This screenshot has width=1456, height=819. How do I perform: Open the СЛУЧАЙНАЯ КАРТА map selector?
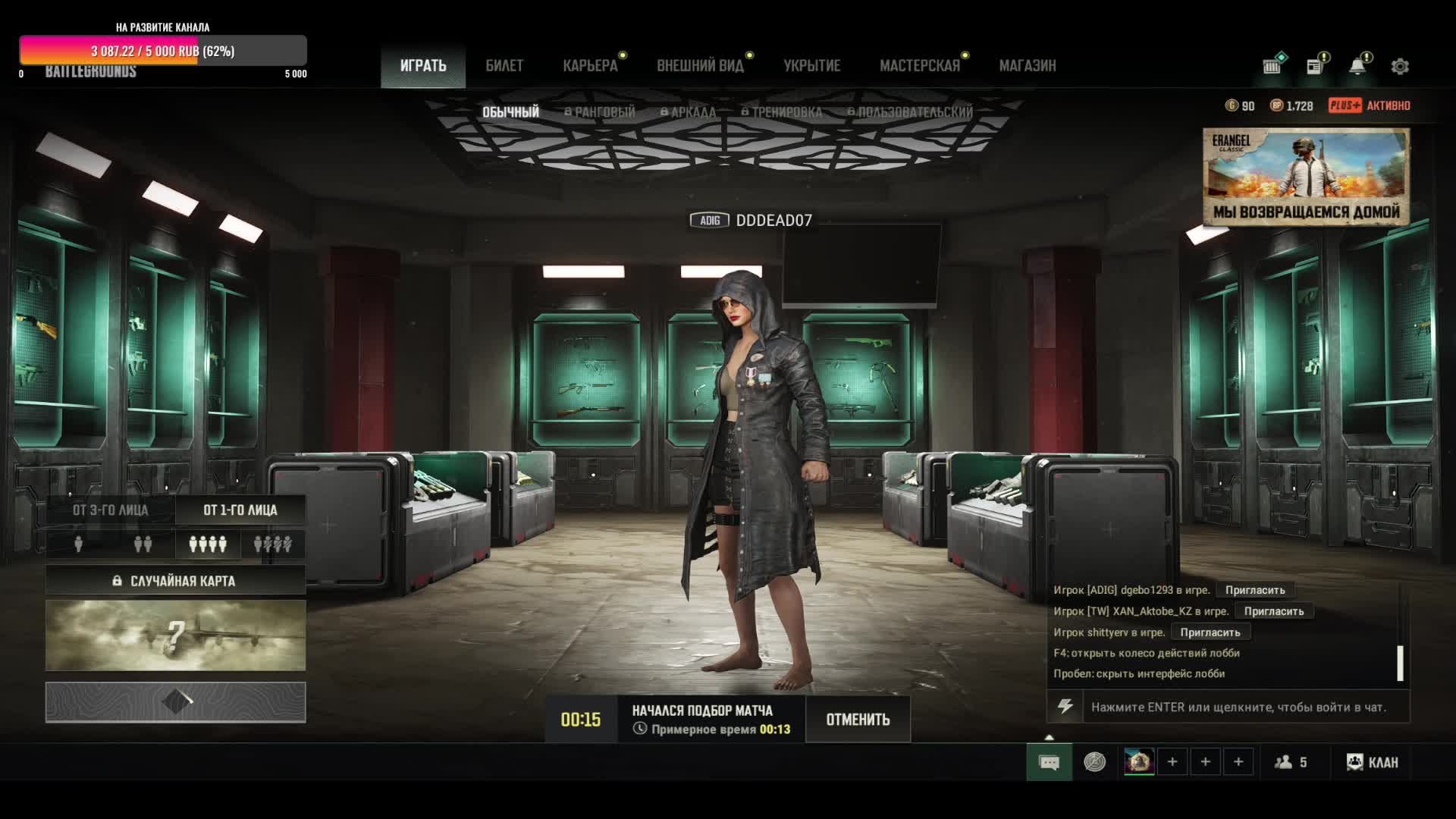point(175,581)
